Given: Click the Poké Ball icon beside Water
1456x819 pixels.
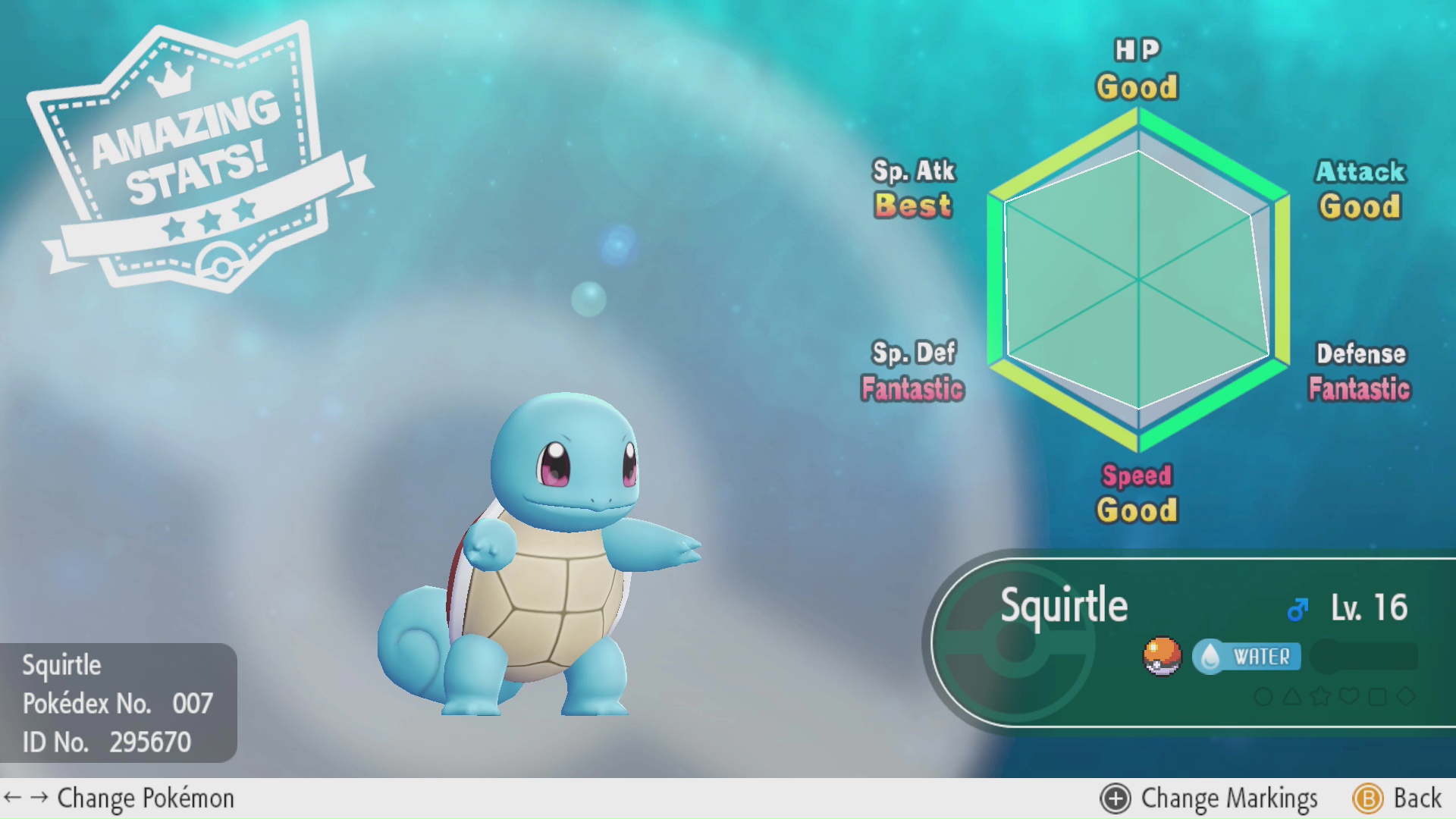Looking at the screenshot, I should pos(1162,656).
